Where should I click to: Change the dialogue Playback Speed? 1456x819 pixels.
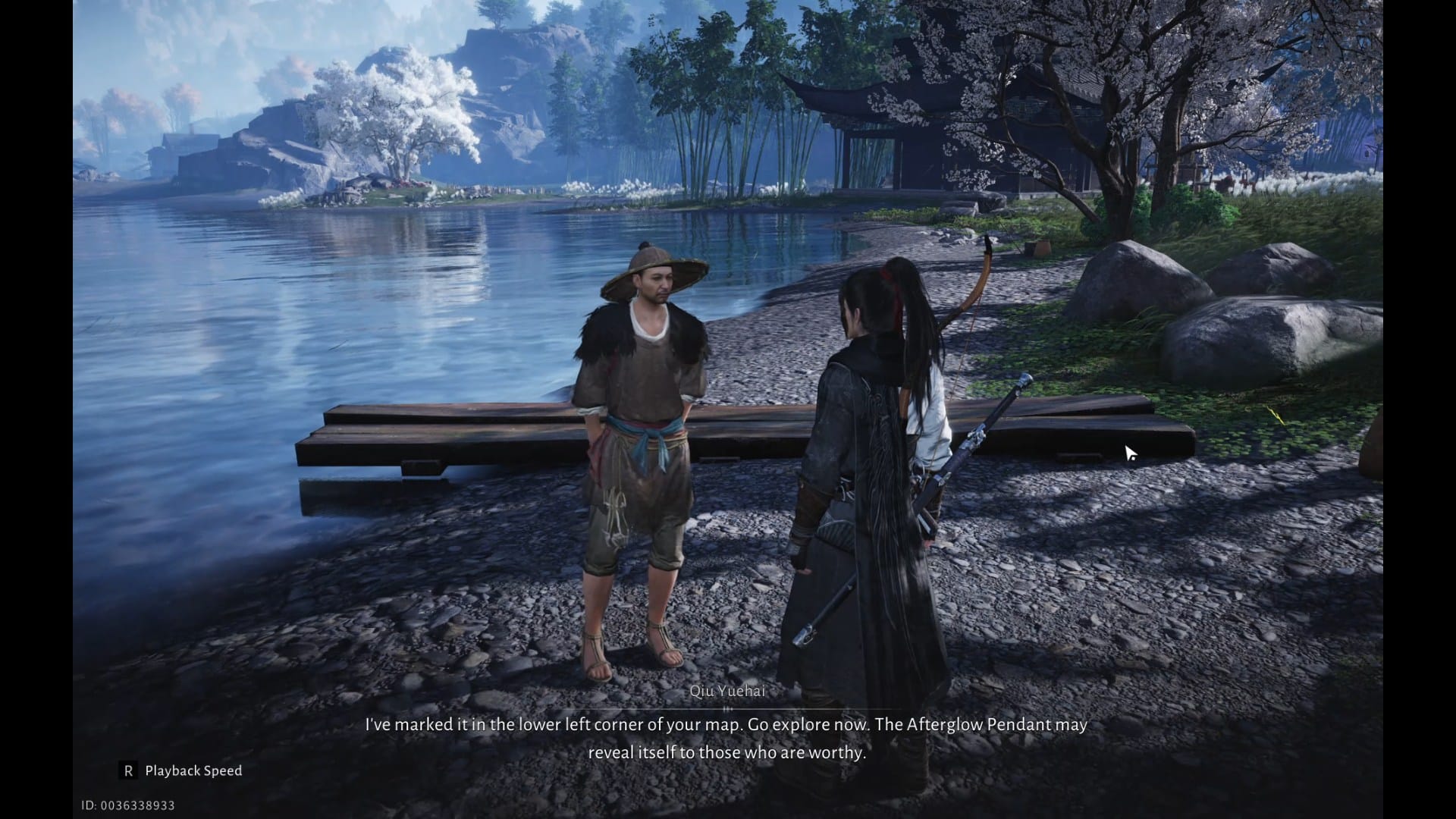(182, 771)
